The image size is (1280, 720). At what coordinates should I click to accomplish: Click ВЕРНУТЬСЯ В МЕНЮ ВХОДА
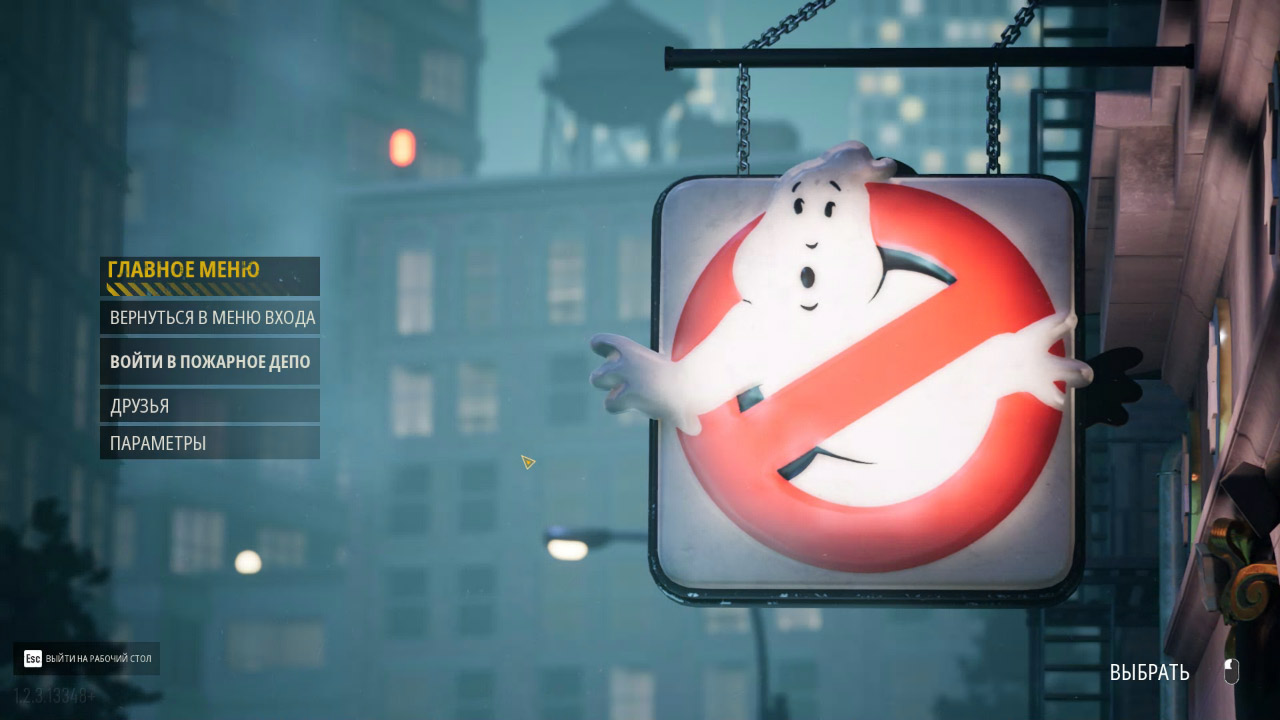(213, 317)
